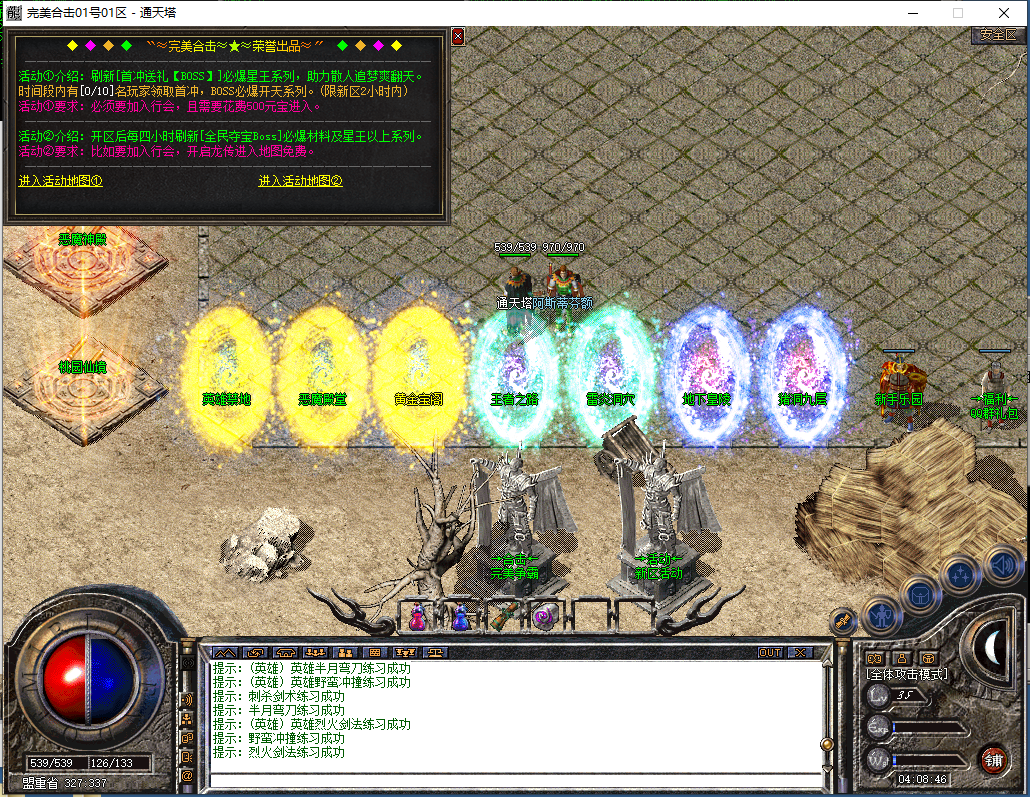1030x797 pixels.
Task: Open the bag inventory round button
Action: point(920,595)
